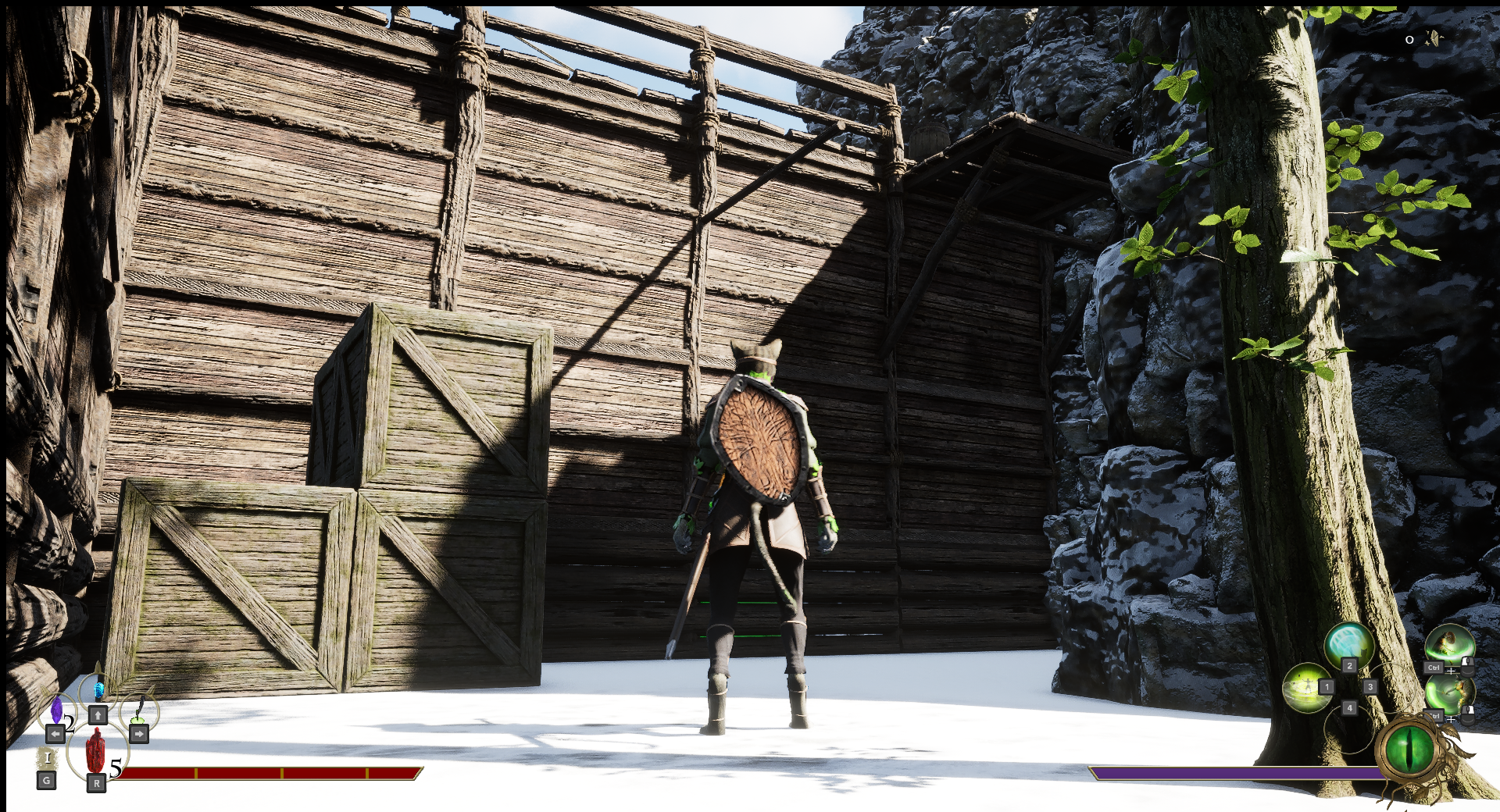The width and height of the screenshot is (1500, 812).
Task: Select the blue gem item slot
Action: (98, 691)
